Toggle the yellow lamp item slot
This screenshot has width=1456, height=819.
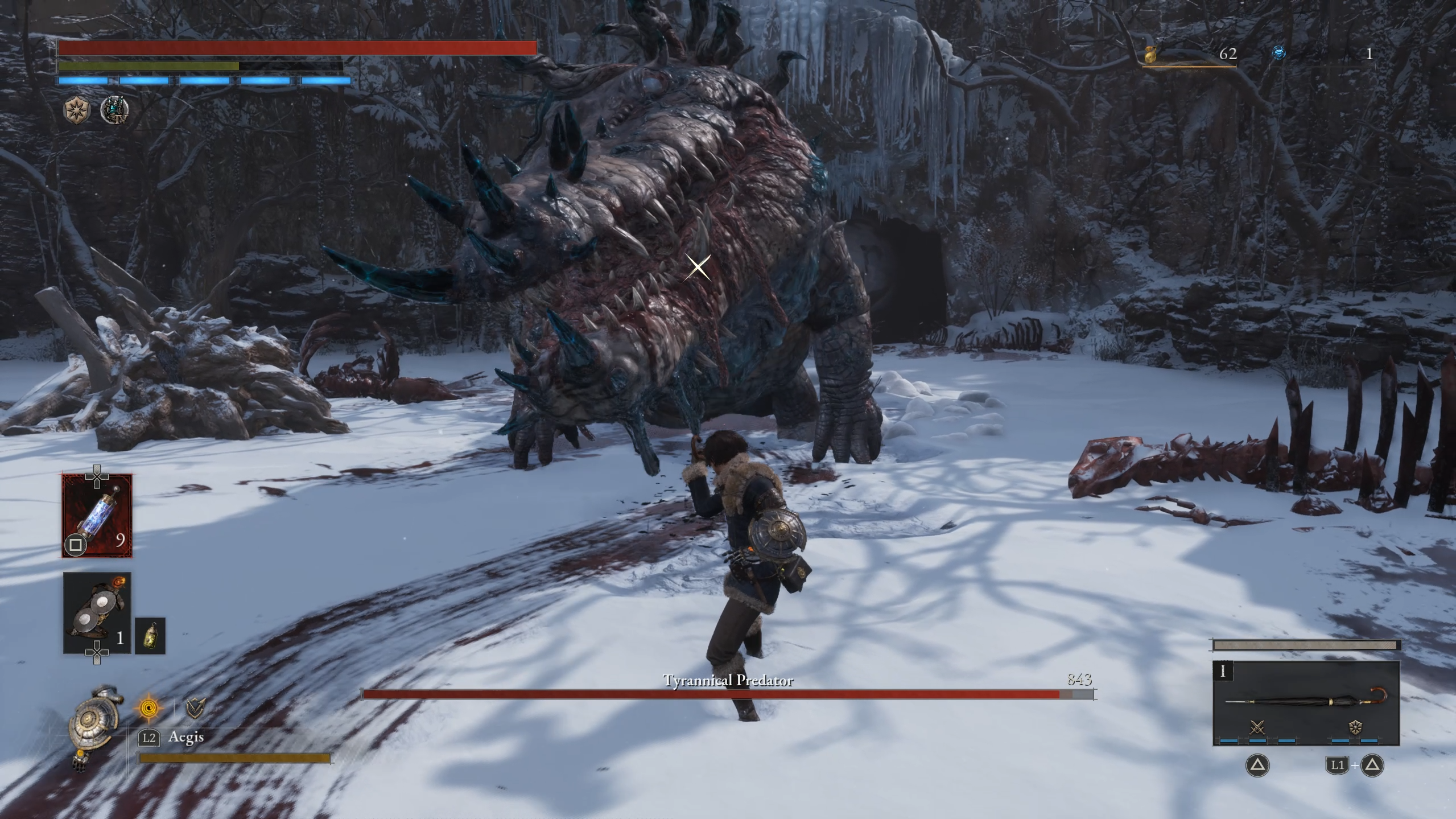150,636
